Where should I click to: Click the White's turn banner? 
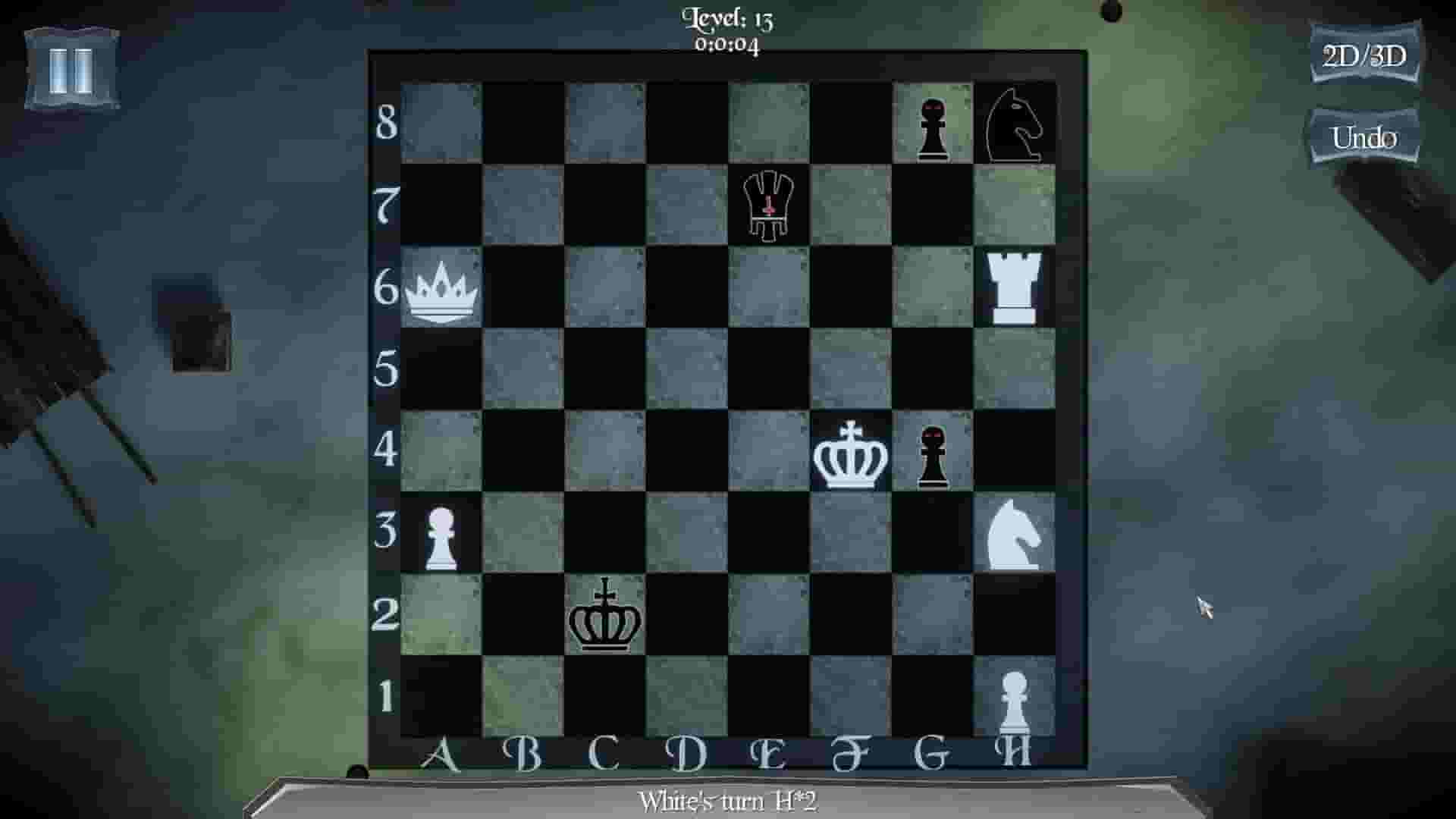click(730, 799)
